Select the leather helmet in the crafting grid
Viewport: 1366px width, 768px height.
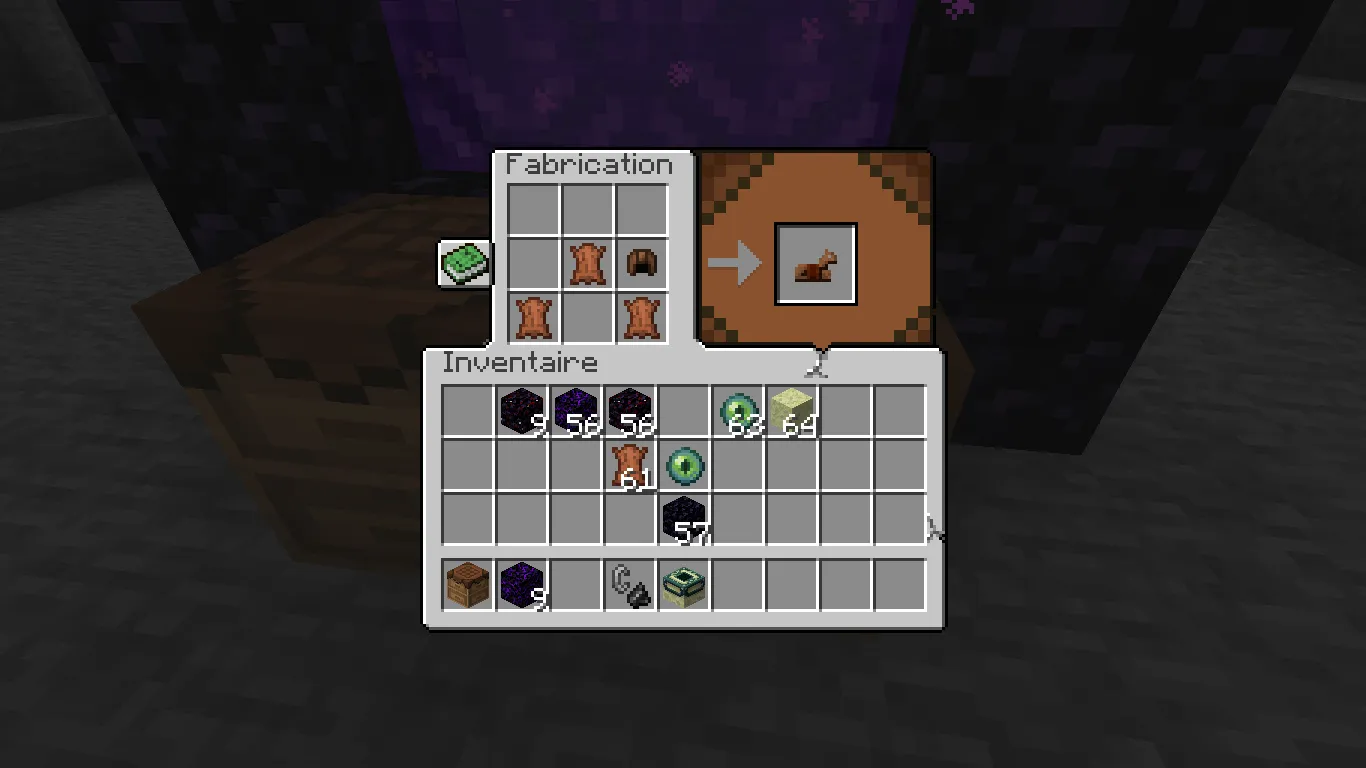point(641,261)
